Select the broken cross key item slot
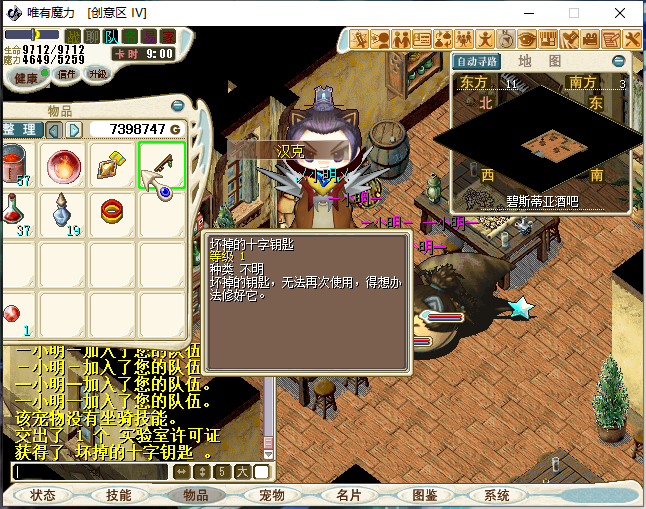 [x=162, y=165]
